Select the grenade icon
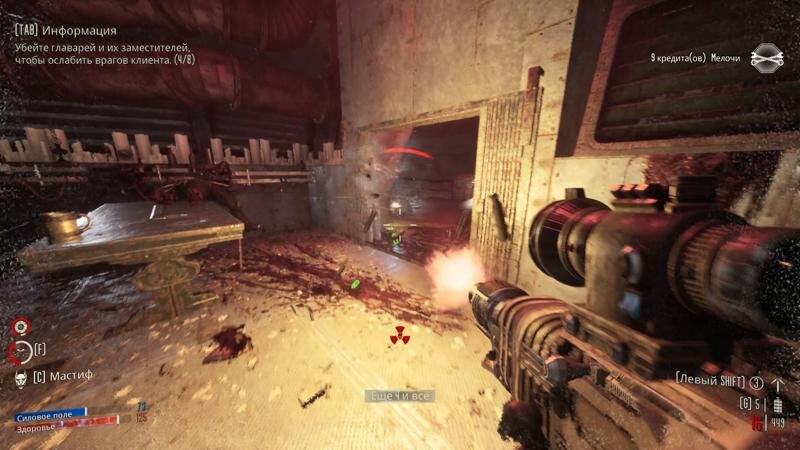This screenshot has height=450, width=800. point(777,407)
